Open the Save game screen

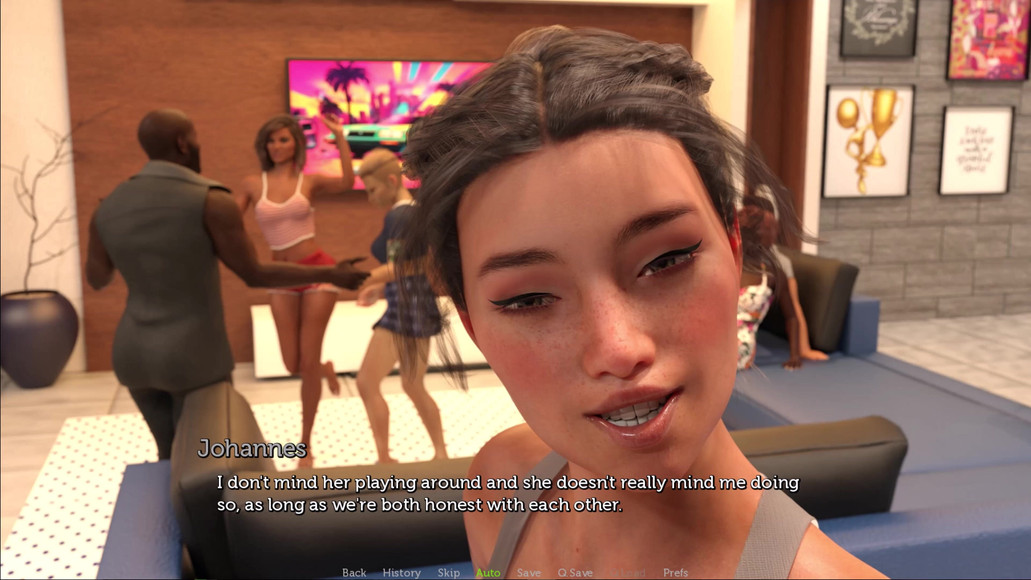pos(529,573)
